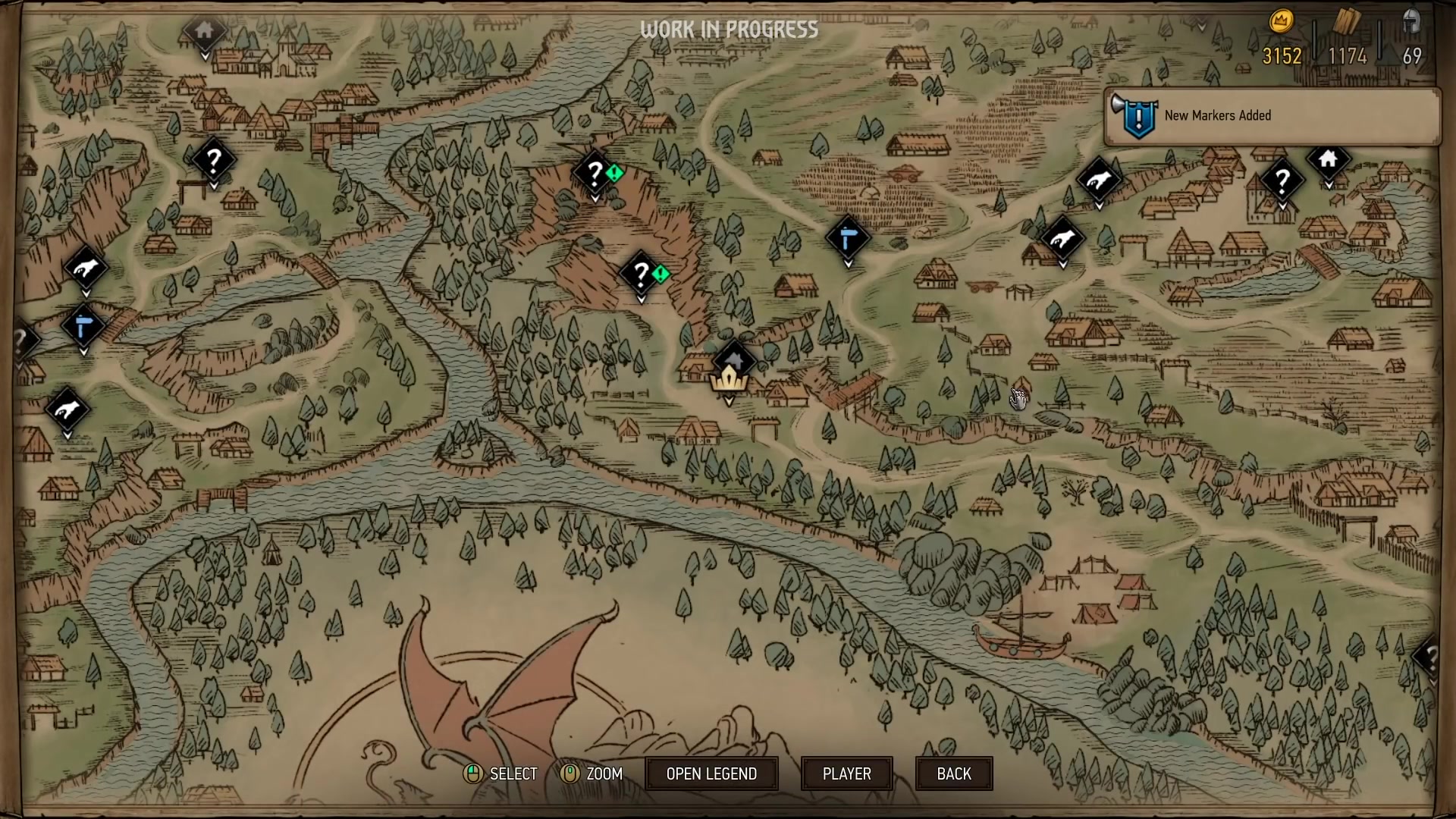Choose the signpost marker below the crop field
This screenshot has height=819, width=1456.
[x=848, y=239]
